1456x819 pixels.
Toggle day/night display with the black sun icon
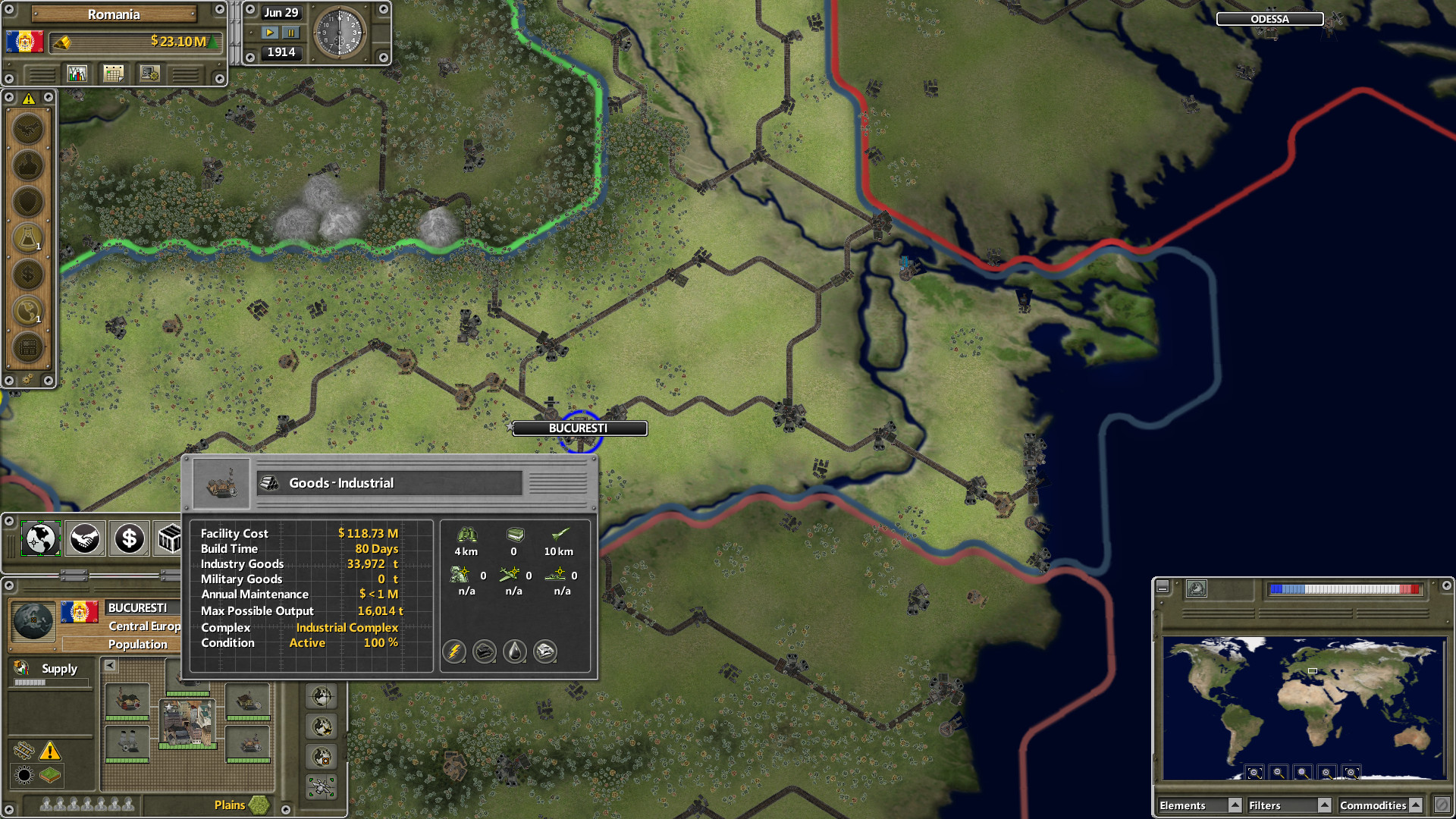24,776
